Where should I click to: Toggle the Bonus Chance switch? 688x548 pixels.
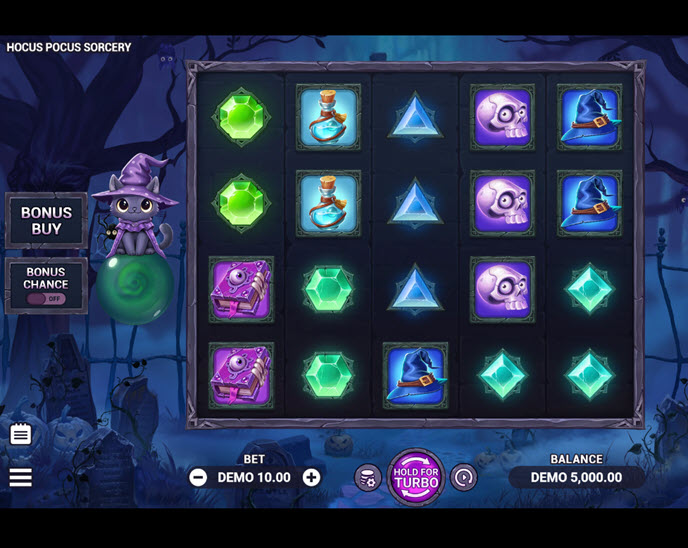click(46, 297)
